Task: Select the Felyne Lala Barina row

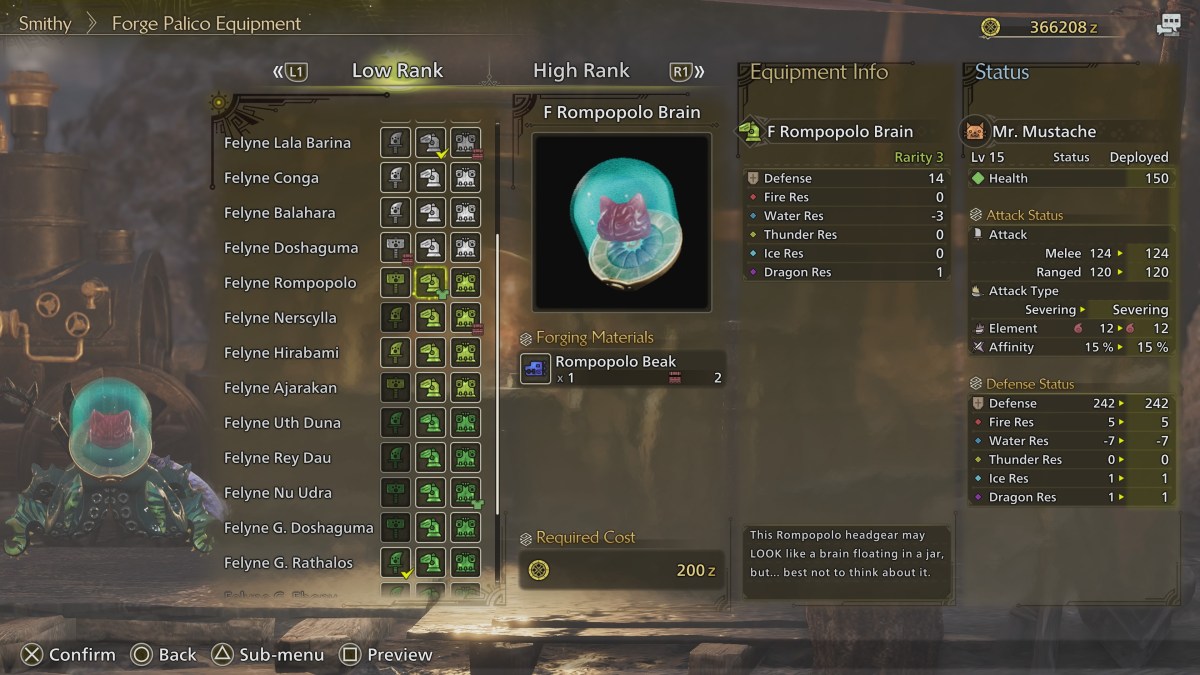Action: click(x=287, y=143)
